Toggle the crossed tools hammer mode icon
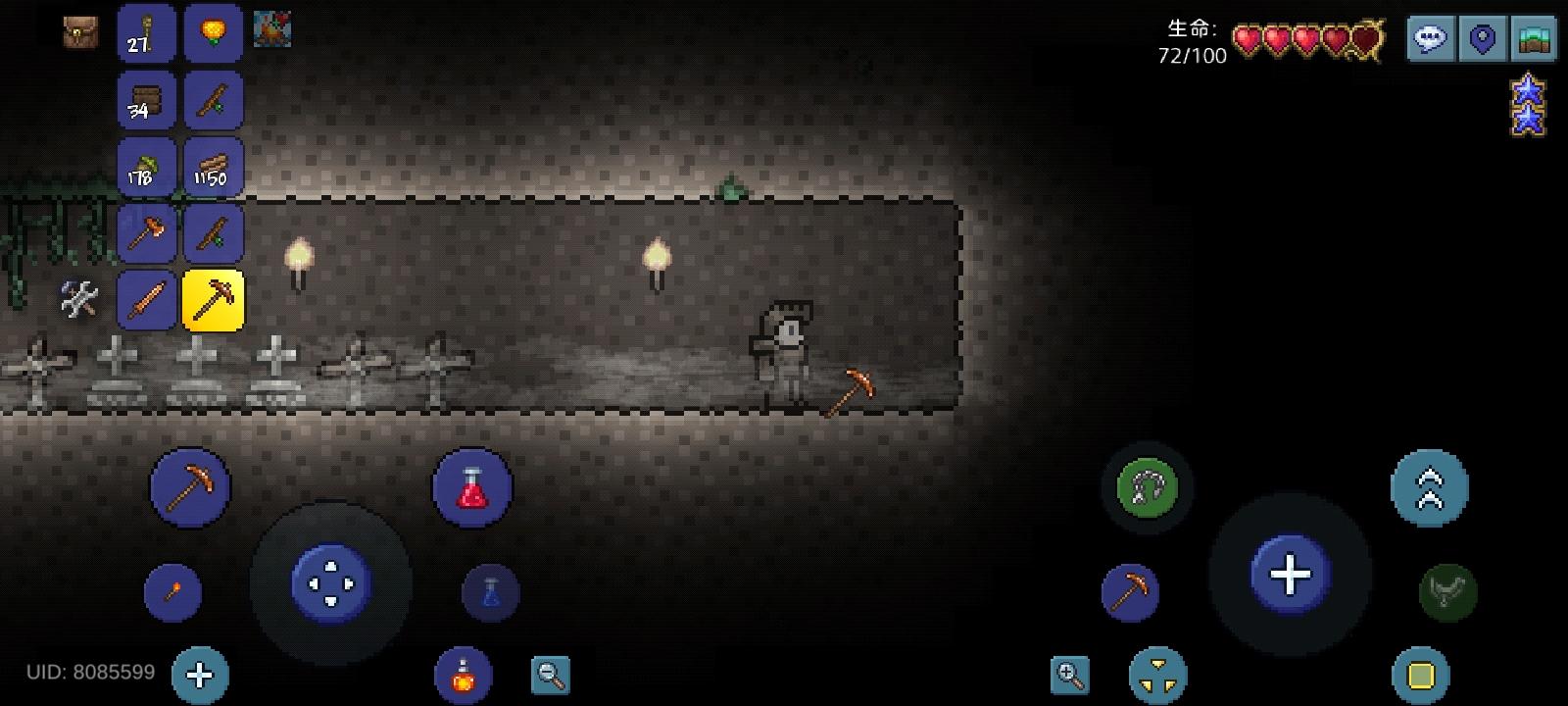Viewport: 1568px width, 706px height. [x=76, y=301]
